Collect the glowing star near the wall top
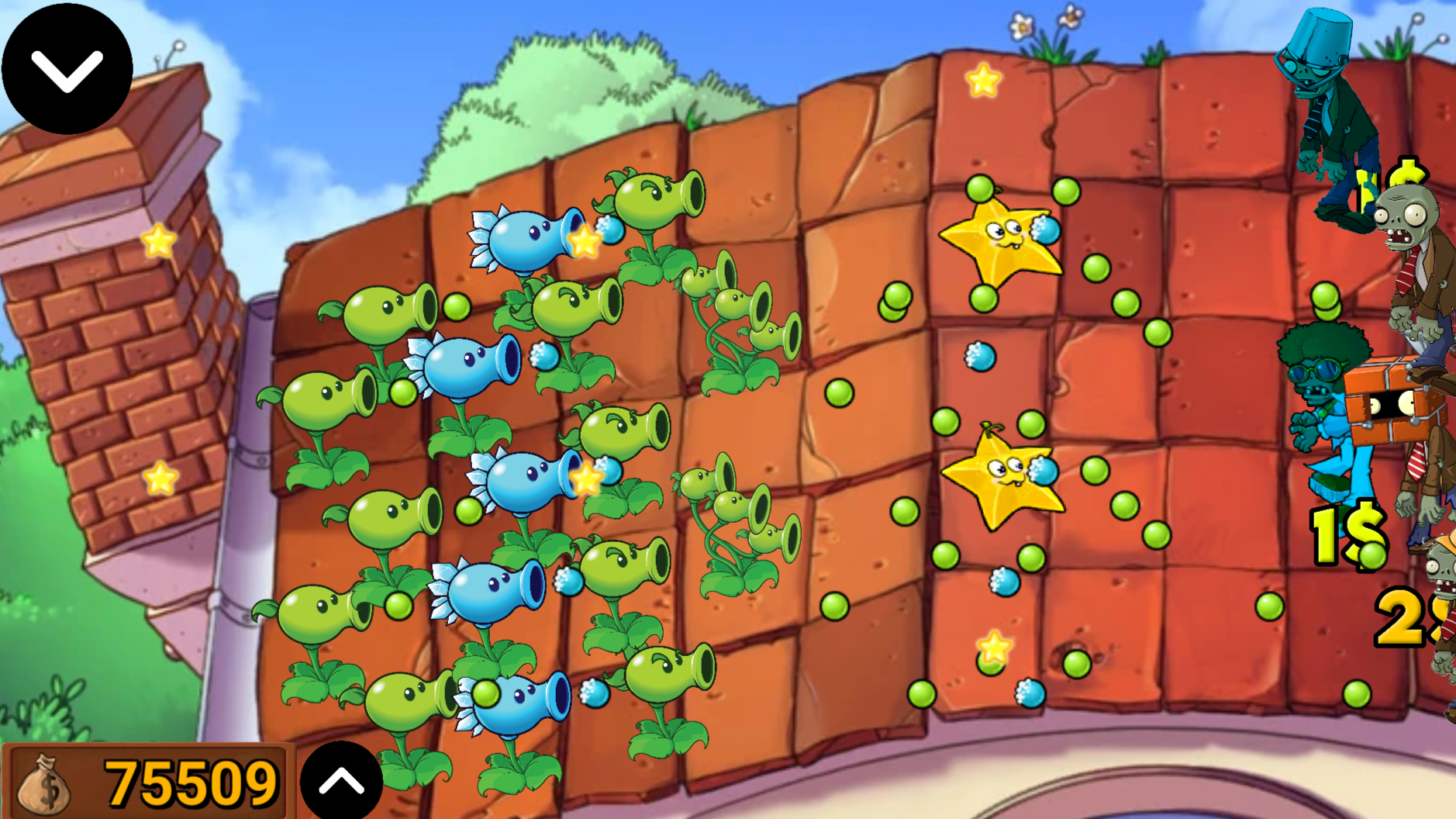The width and height of the screenshot is (1456, 819). [x=982, y=80]
